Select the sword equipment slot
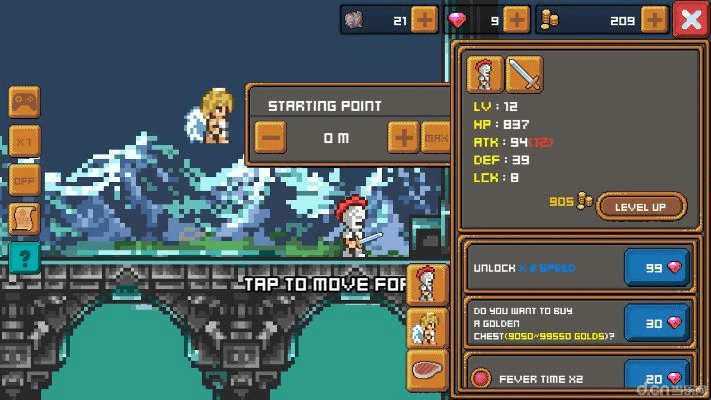 (524, 74)
